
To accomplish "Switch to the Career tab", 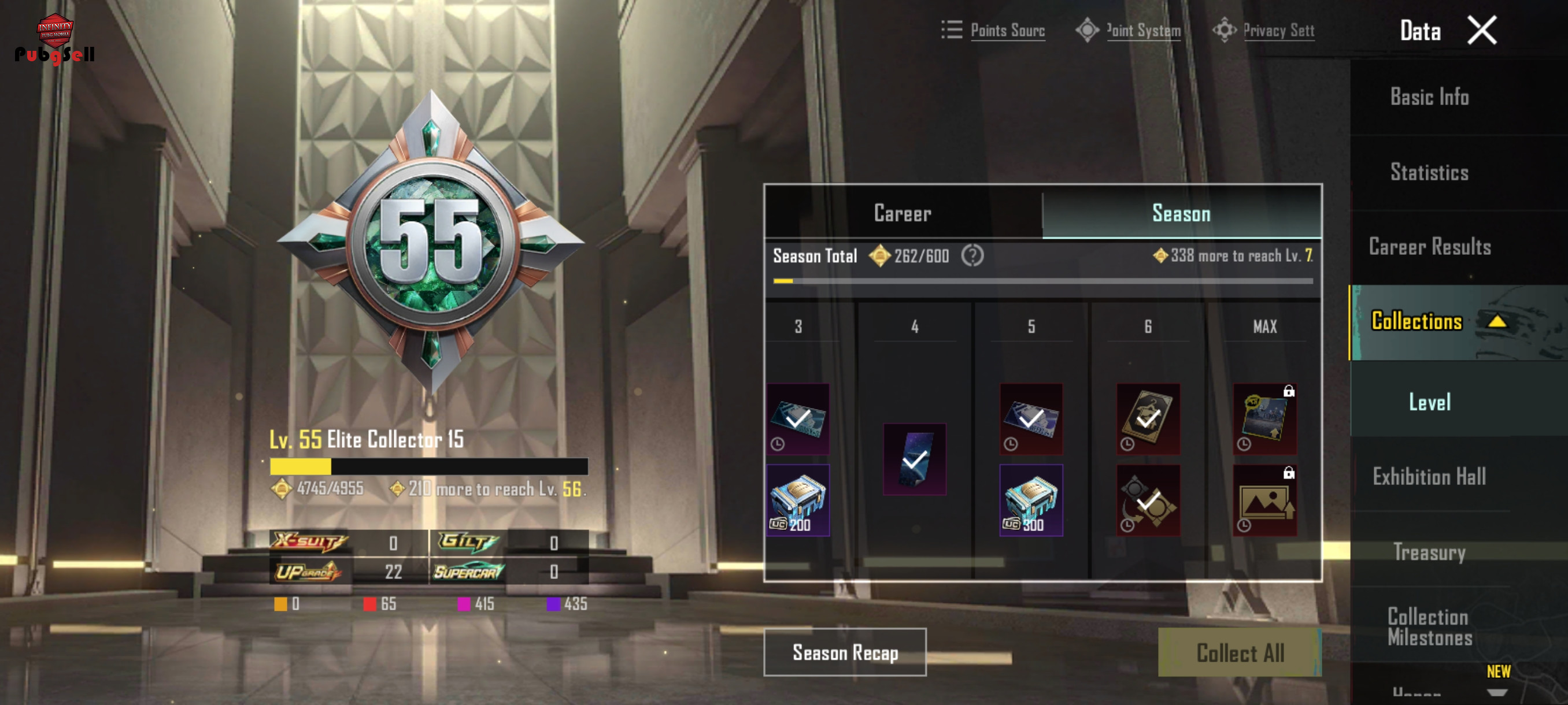I will tap(902, 213).
